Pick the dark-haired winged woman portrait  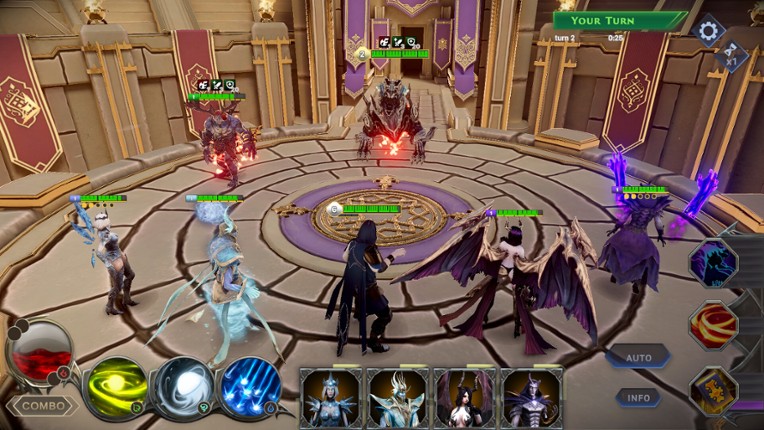(464, 398)
